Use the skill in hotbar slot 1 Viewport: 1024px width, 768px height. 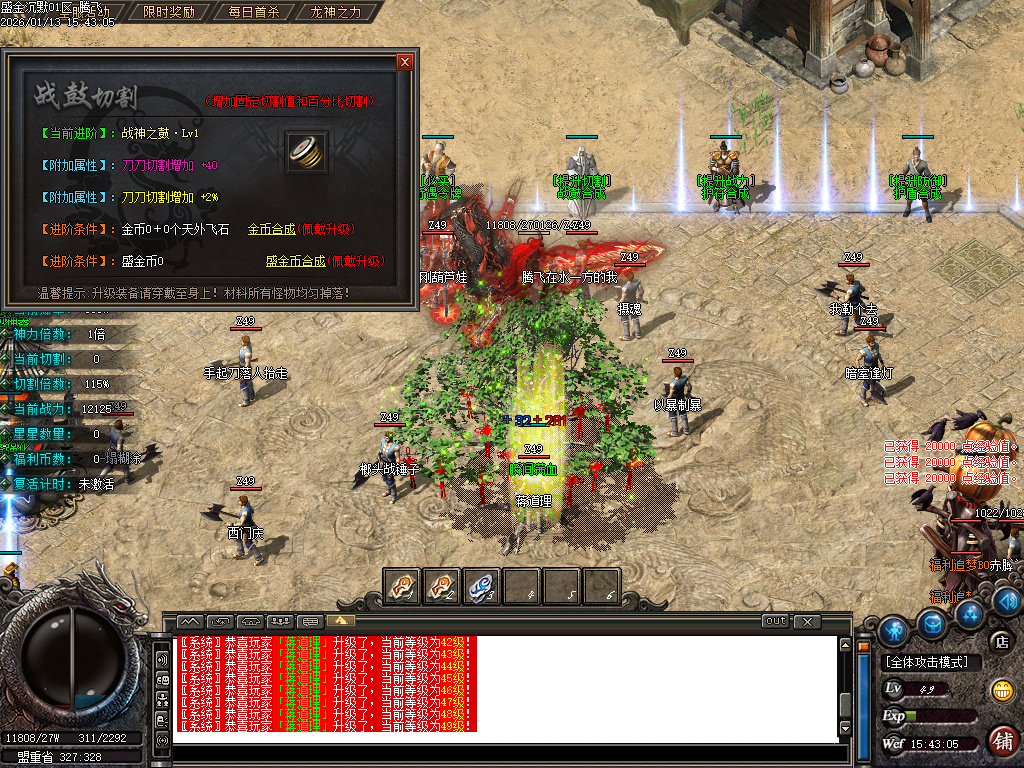pos(403,586)
